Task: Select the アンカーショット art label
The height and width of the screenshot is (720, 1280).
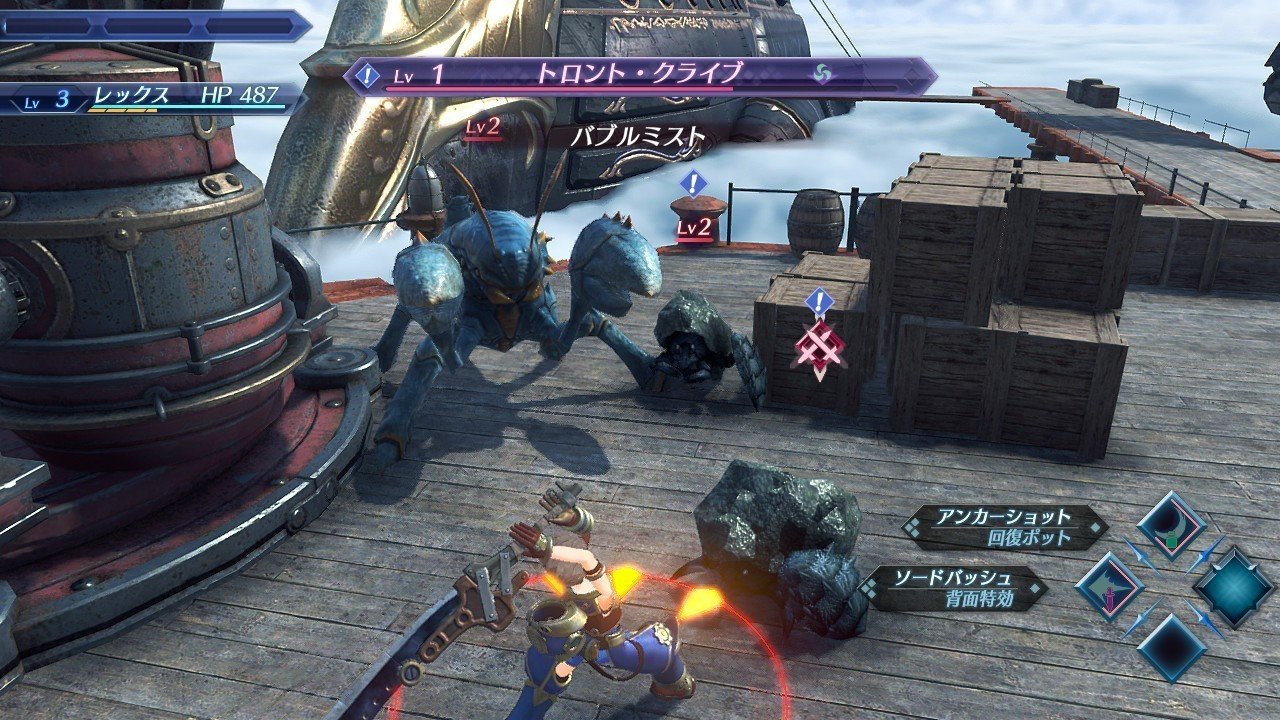Action: 1004,527
